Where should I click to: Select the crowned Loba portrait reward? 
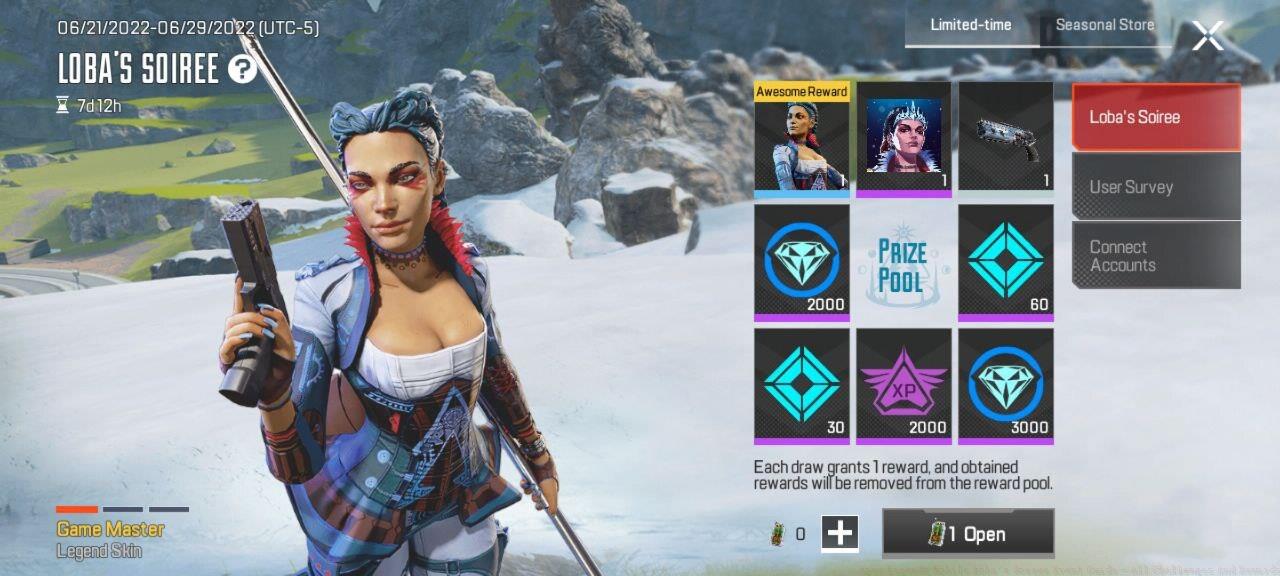[x=904, y=138]
